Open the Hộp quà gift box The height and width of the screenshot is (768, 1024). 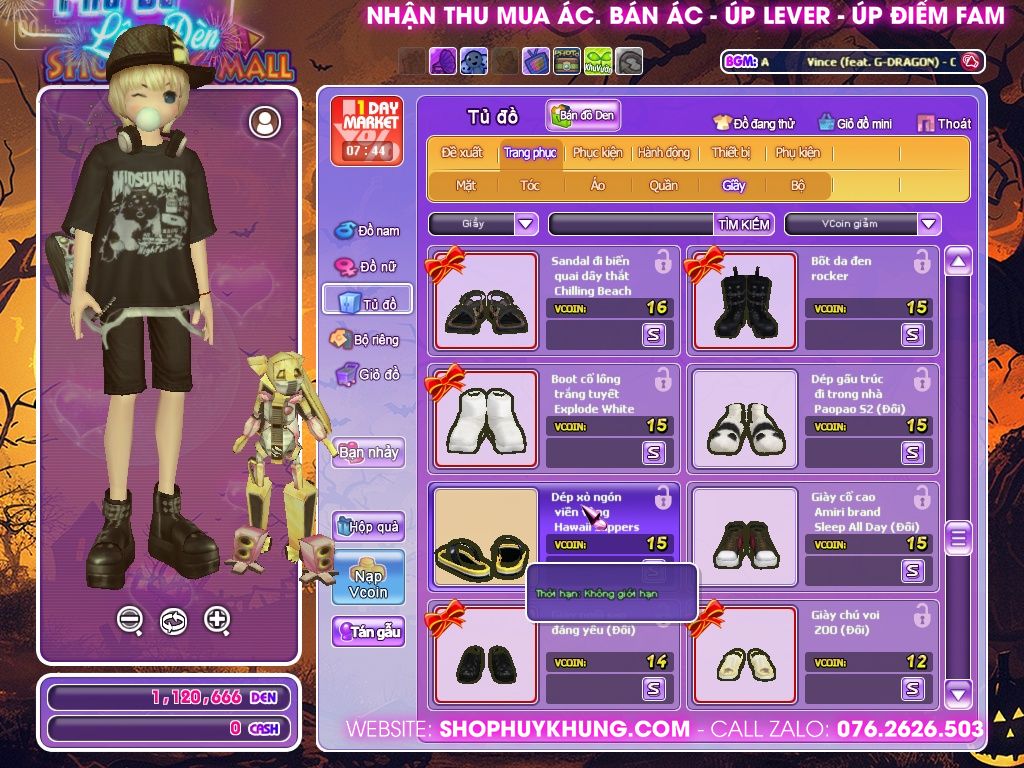tap(368, 526)
